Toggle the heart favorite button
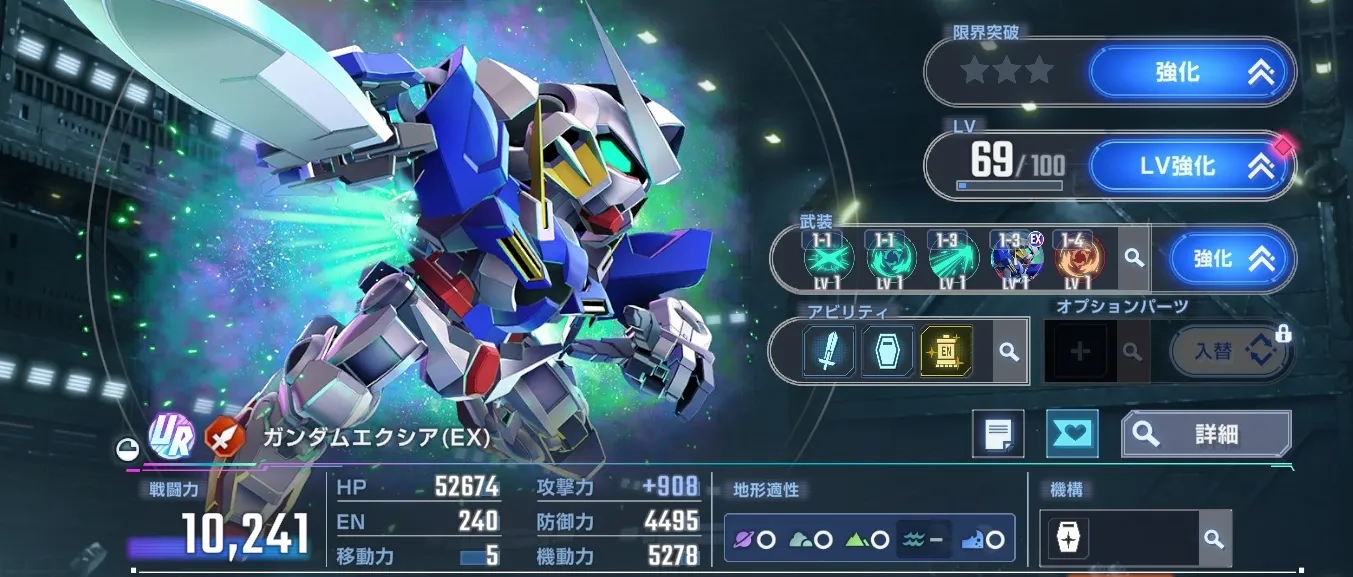The height and width of the screenshot is (577, 1353). (1071, 434)
